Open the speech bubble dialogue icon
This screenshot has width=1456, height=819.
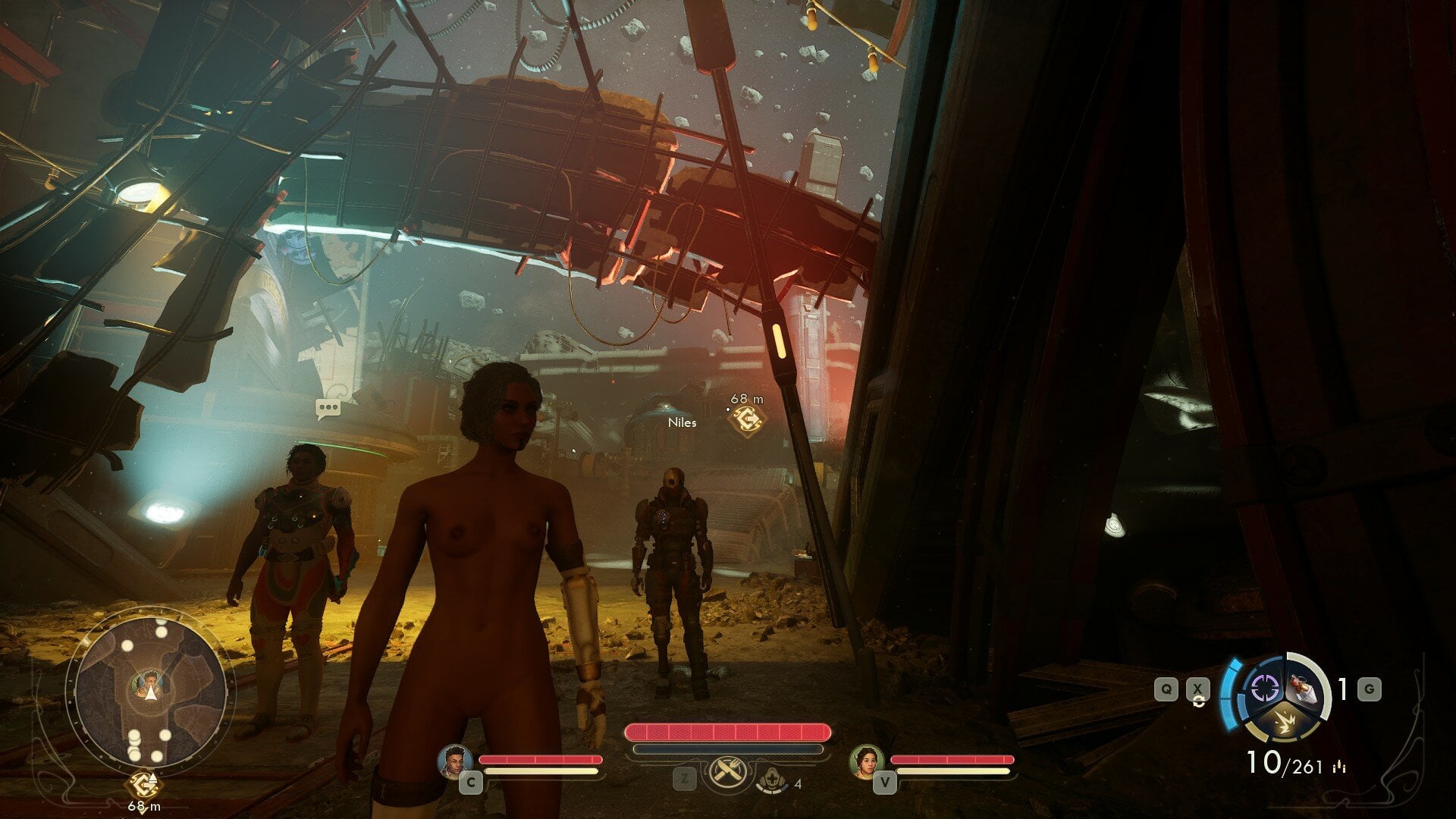tap(328, 409)
